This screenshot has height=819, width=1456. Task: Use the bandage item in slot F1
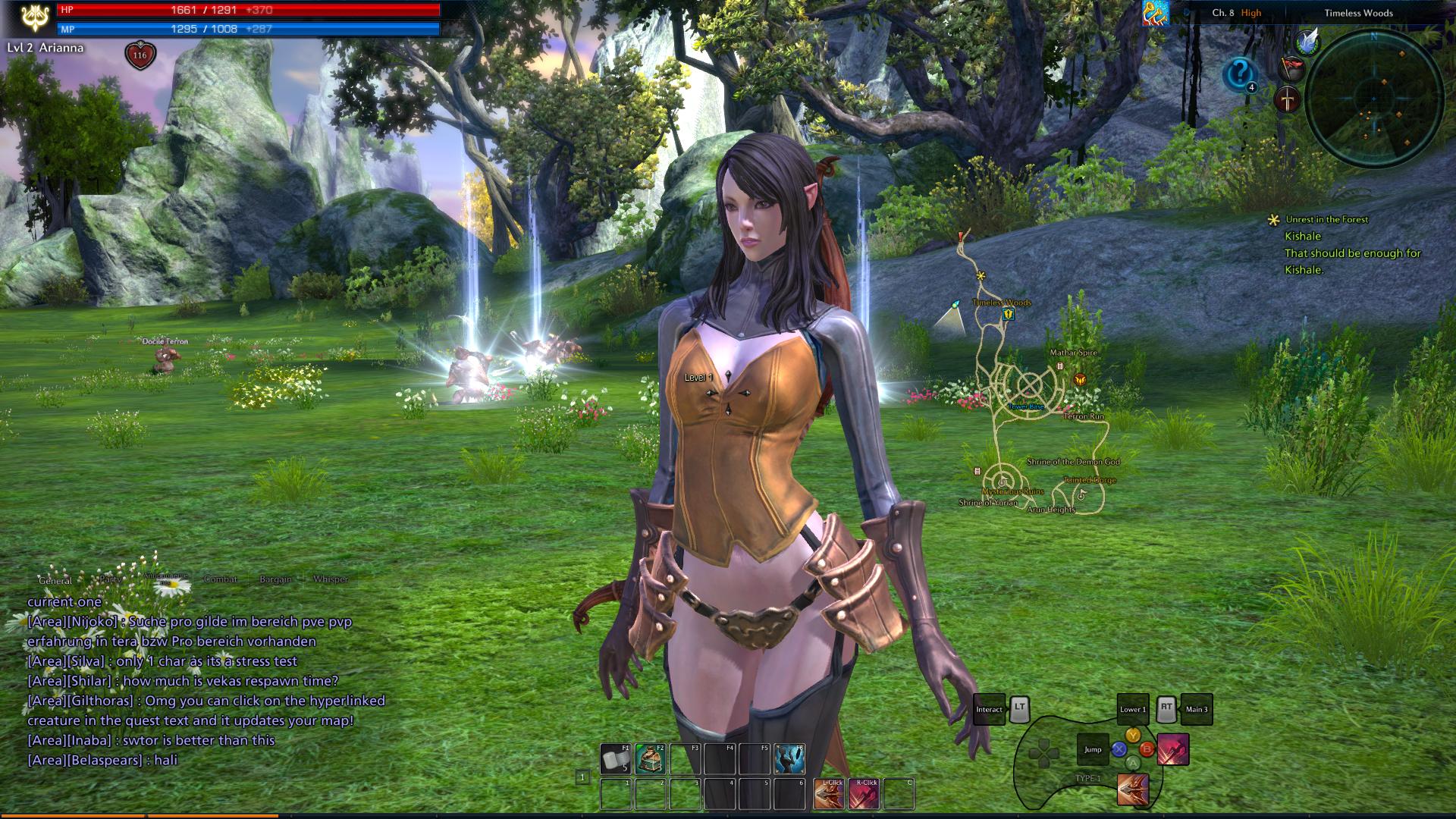point(615,759)
